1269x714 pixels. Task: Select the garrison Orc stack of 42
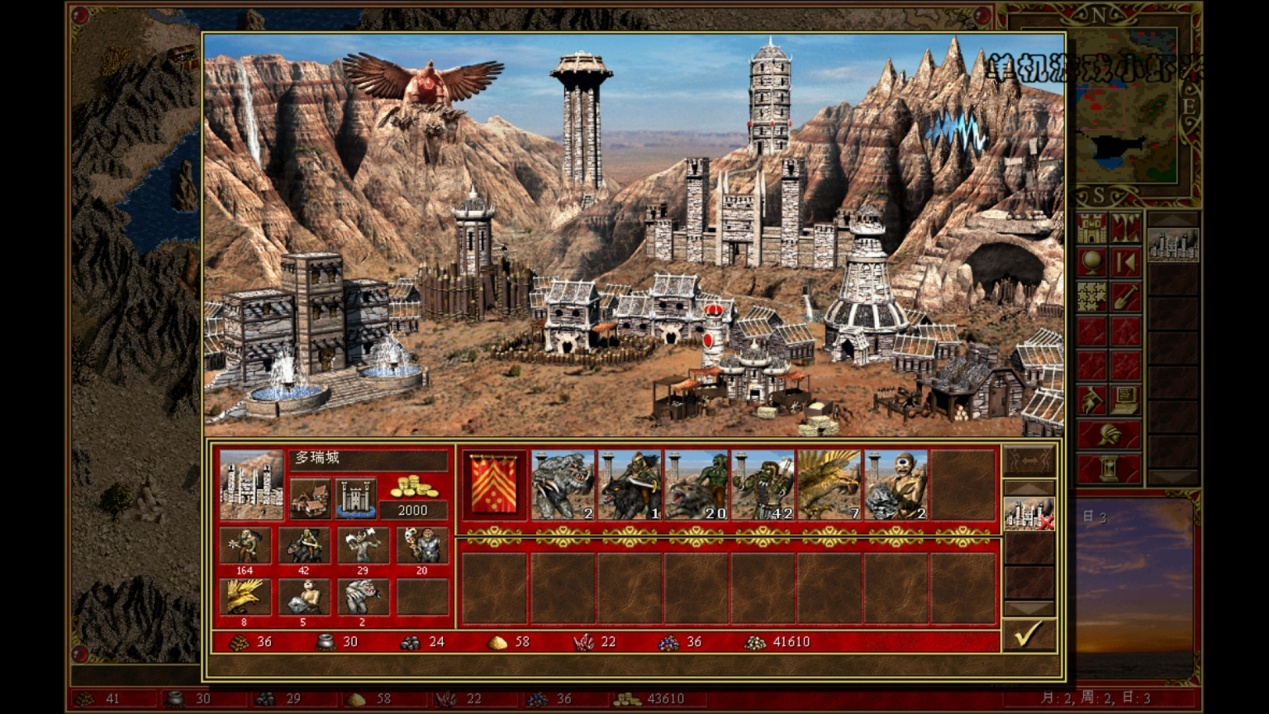[x=762, y=485]
